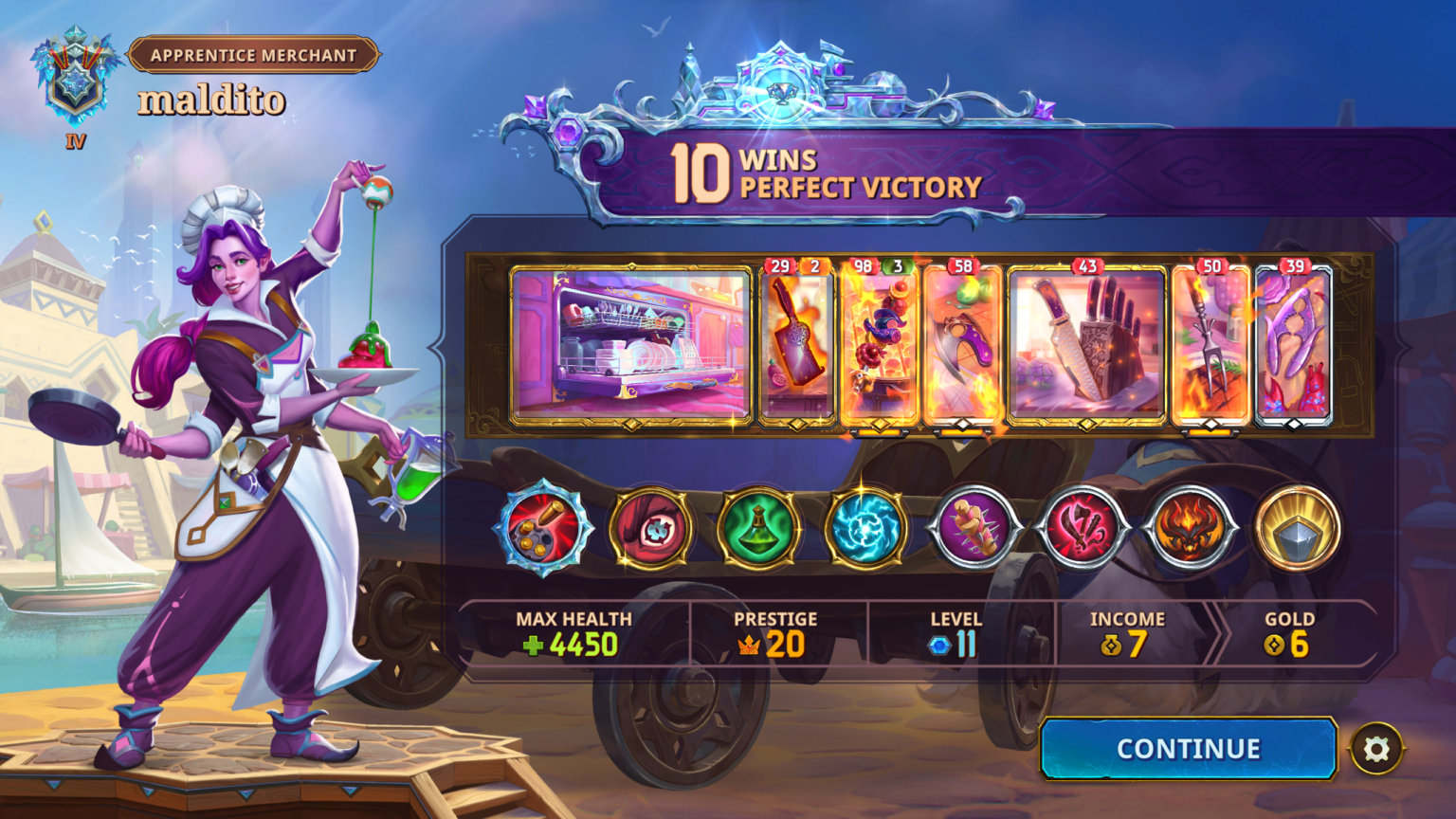Inspect the blue lightning vortex skill
This screenshot has width=1456, height=819.
point(865,528)
